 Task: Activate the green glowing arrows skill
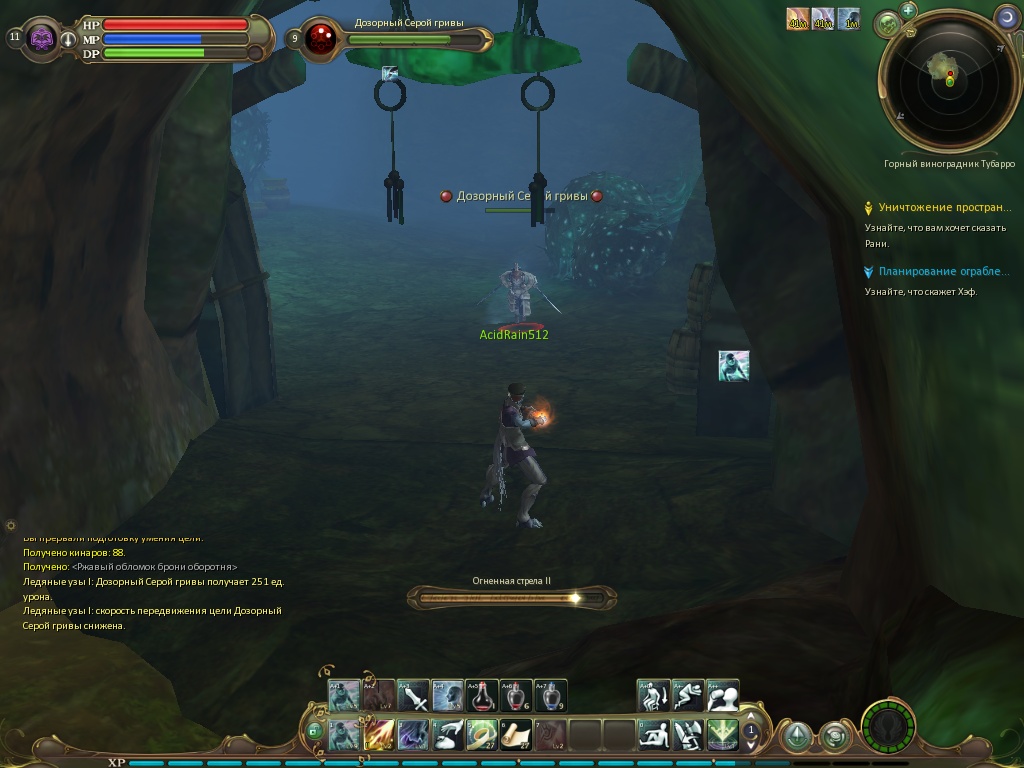(x=722, y=736)
